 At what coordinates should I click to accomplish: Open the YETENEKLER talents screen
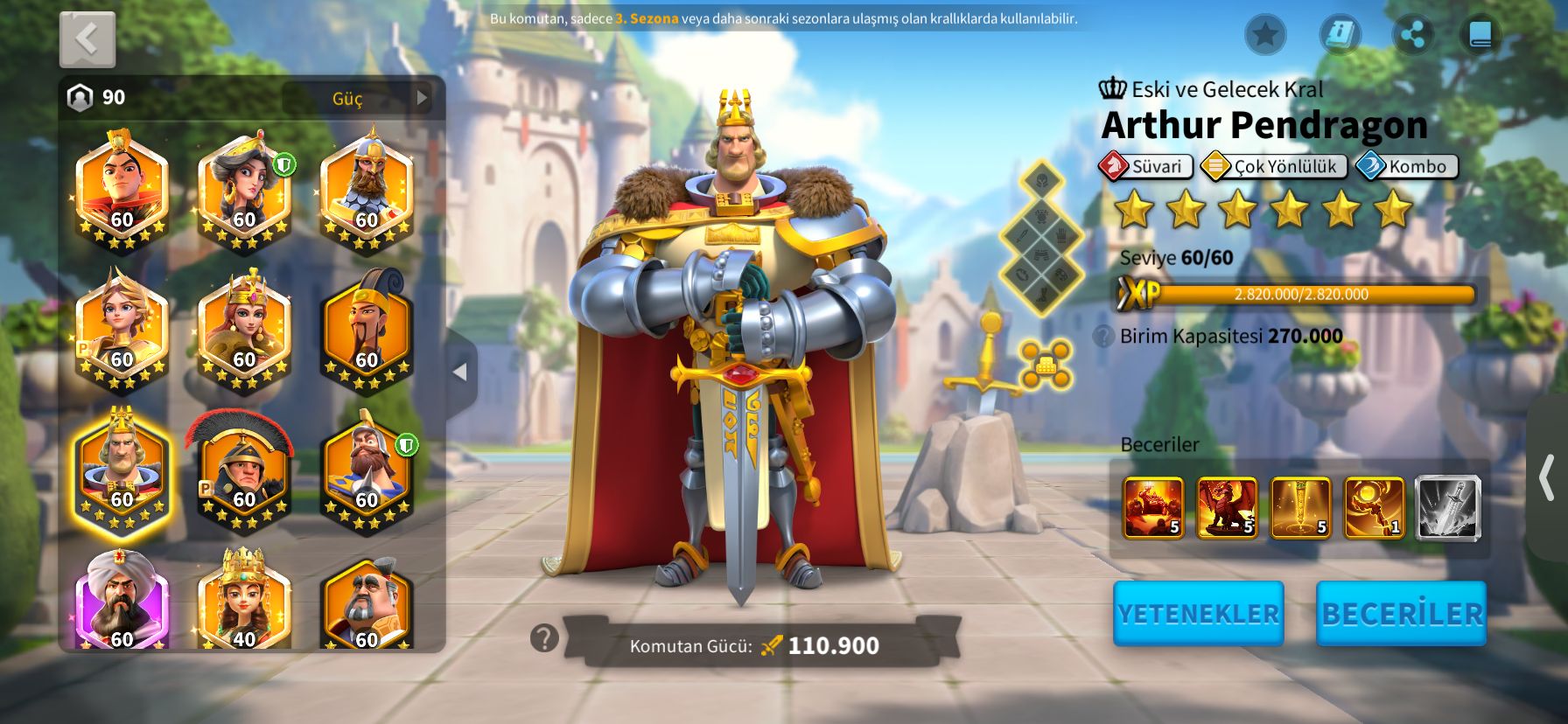point(1198,614)
